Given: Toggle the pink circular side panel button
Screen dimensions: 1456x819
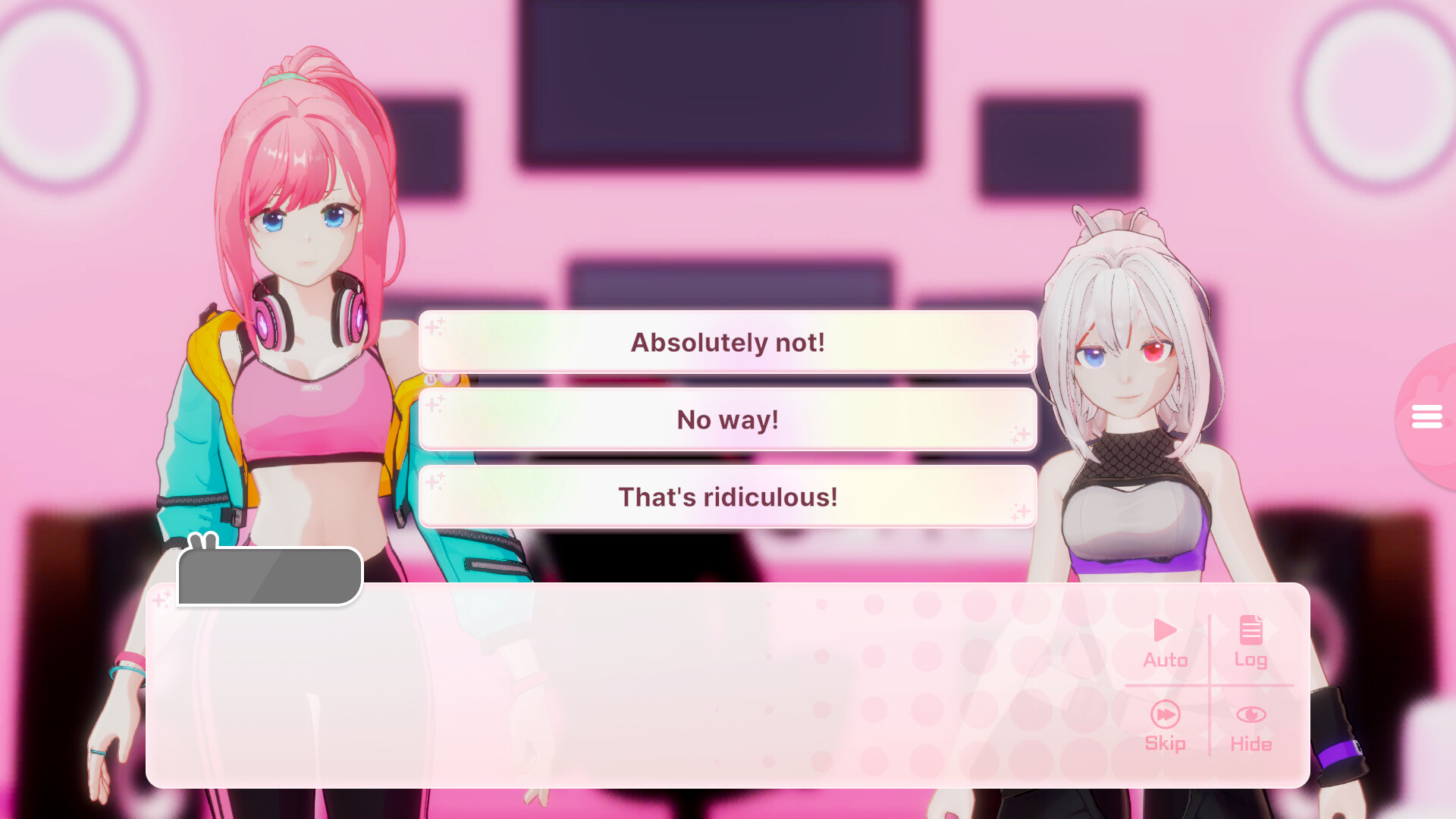Looking at the screenshot, I should coord(1428,416).
